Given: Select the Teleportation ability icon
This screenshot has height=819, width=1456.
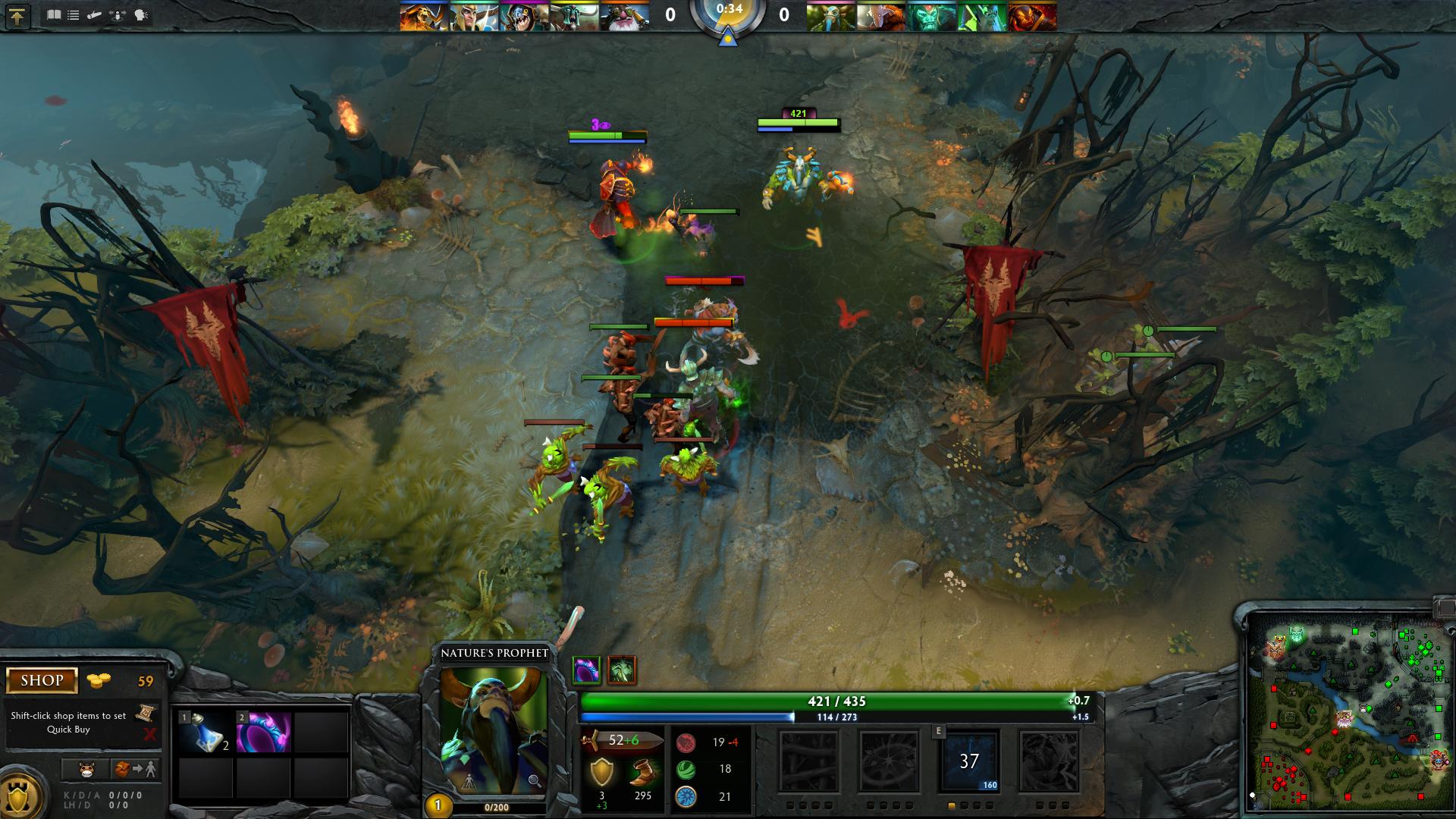Looking at the screenshot, I should (x=889, y=761).
